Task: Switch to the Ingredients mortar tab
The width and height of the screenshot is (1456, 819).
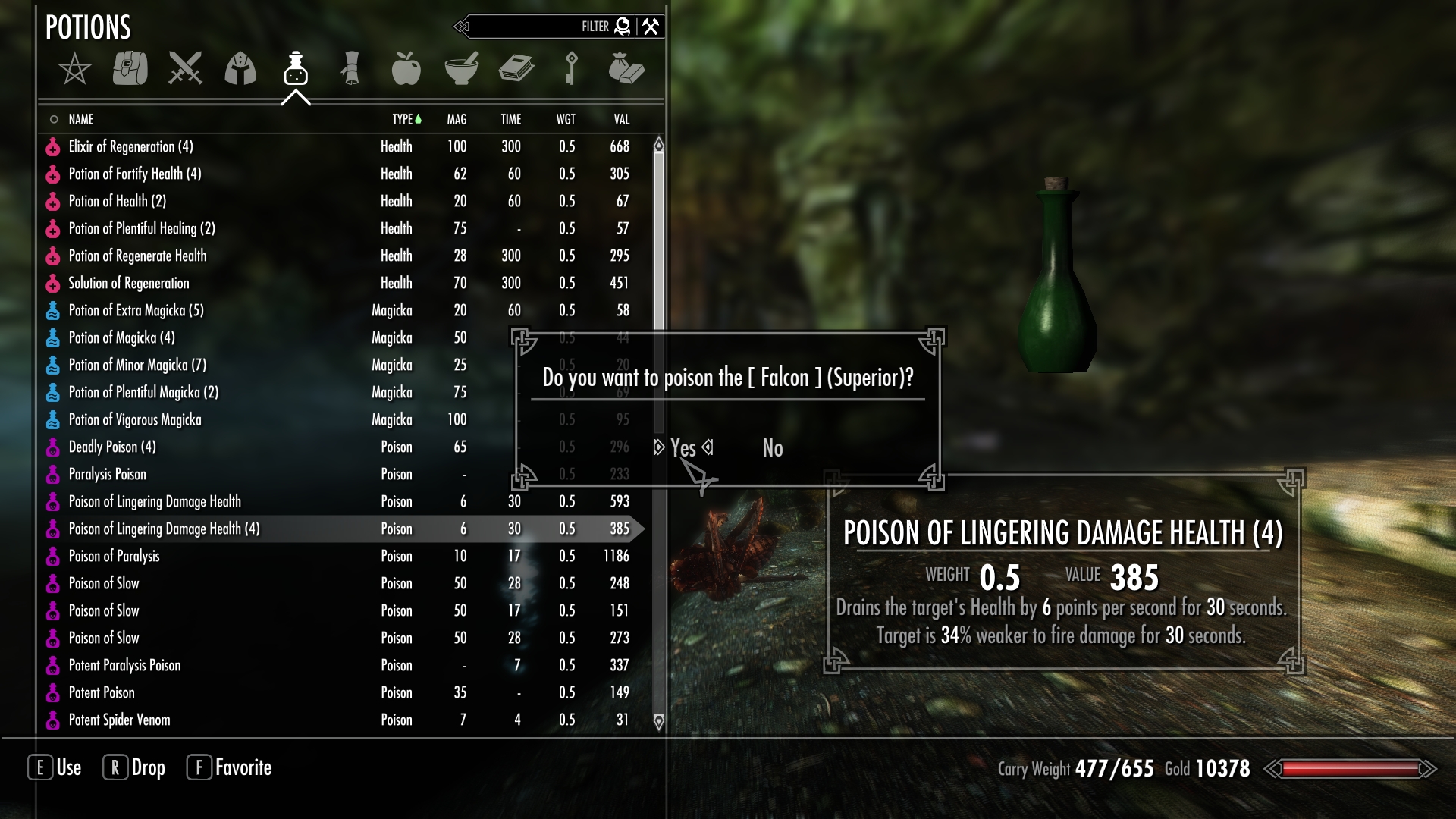Action: [x=461, y=69]
